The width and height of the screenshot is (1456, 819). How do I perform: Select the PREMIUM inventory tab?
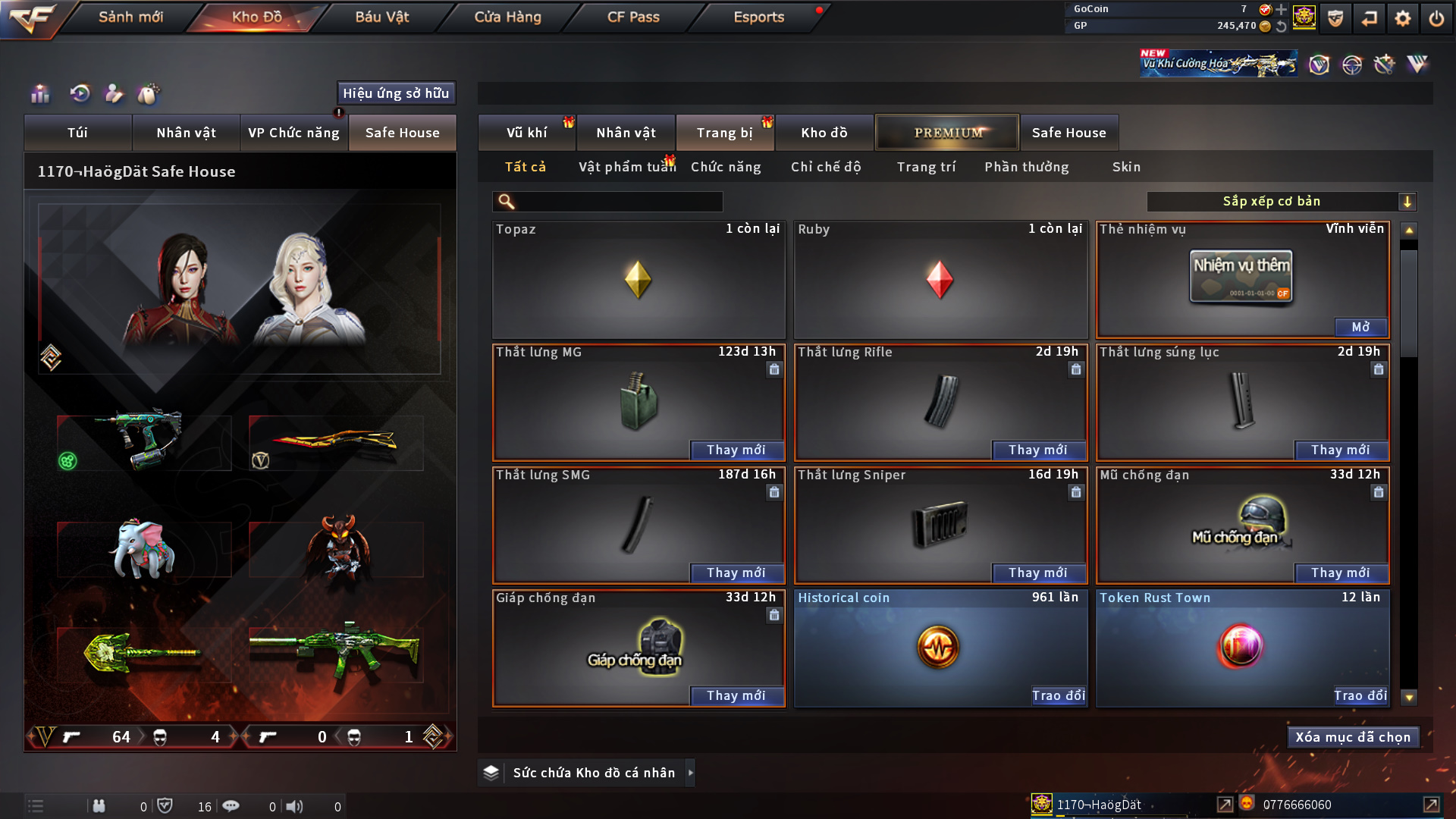tap(947, 133)
